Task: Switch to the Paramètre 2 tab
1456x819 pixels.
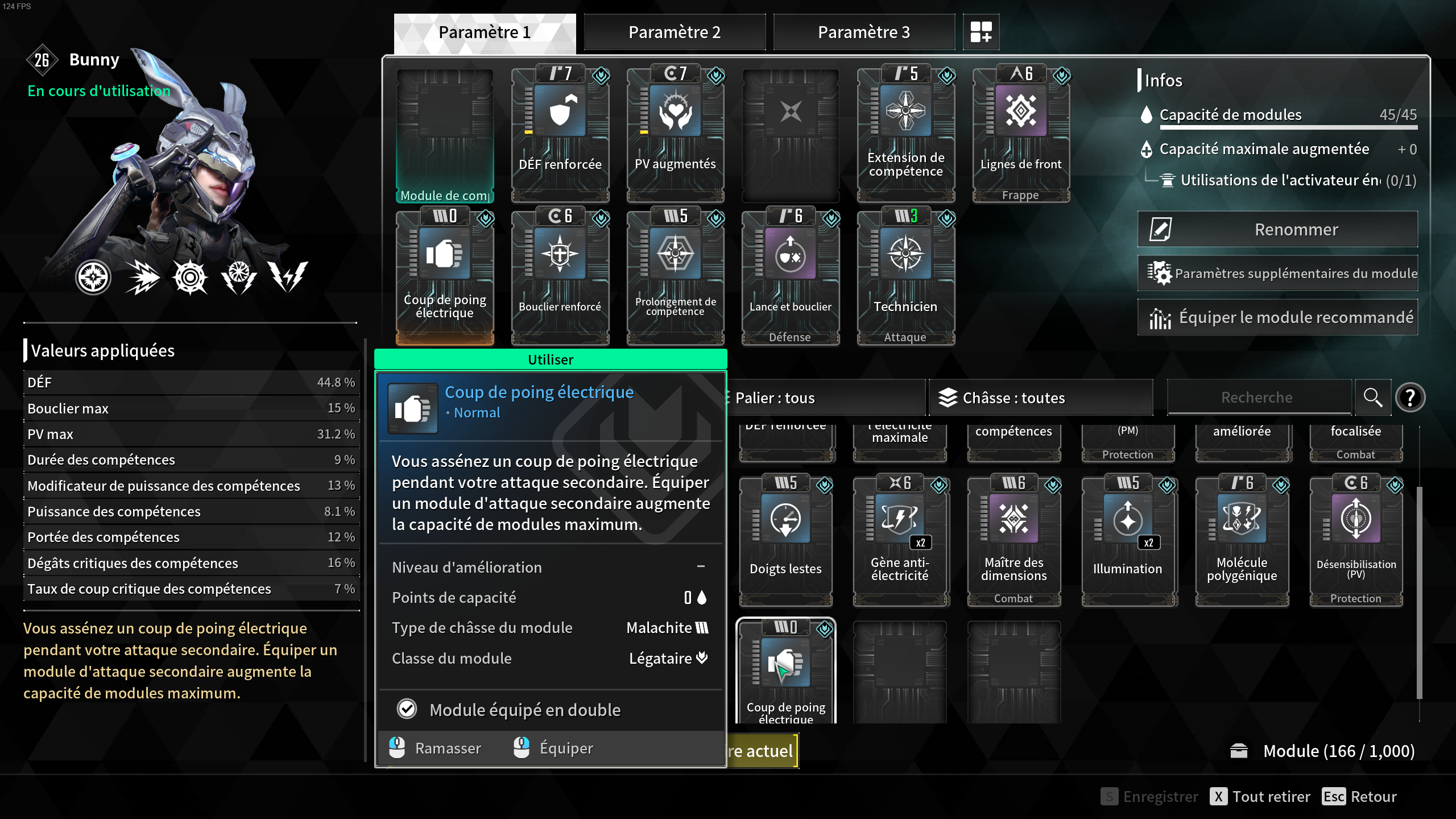Action: (x=675, y=32)
